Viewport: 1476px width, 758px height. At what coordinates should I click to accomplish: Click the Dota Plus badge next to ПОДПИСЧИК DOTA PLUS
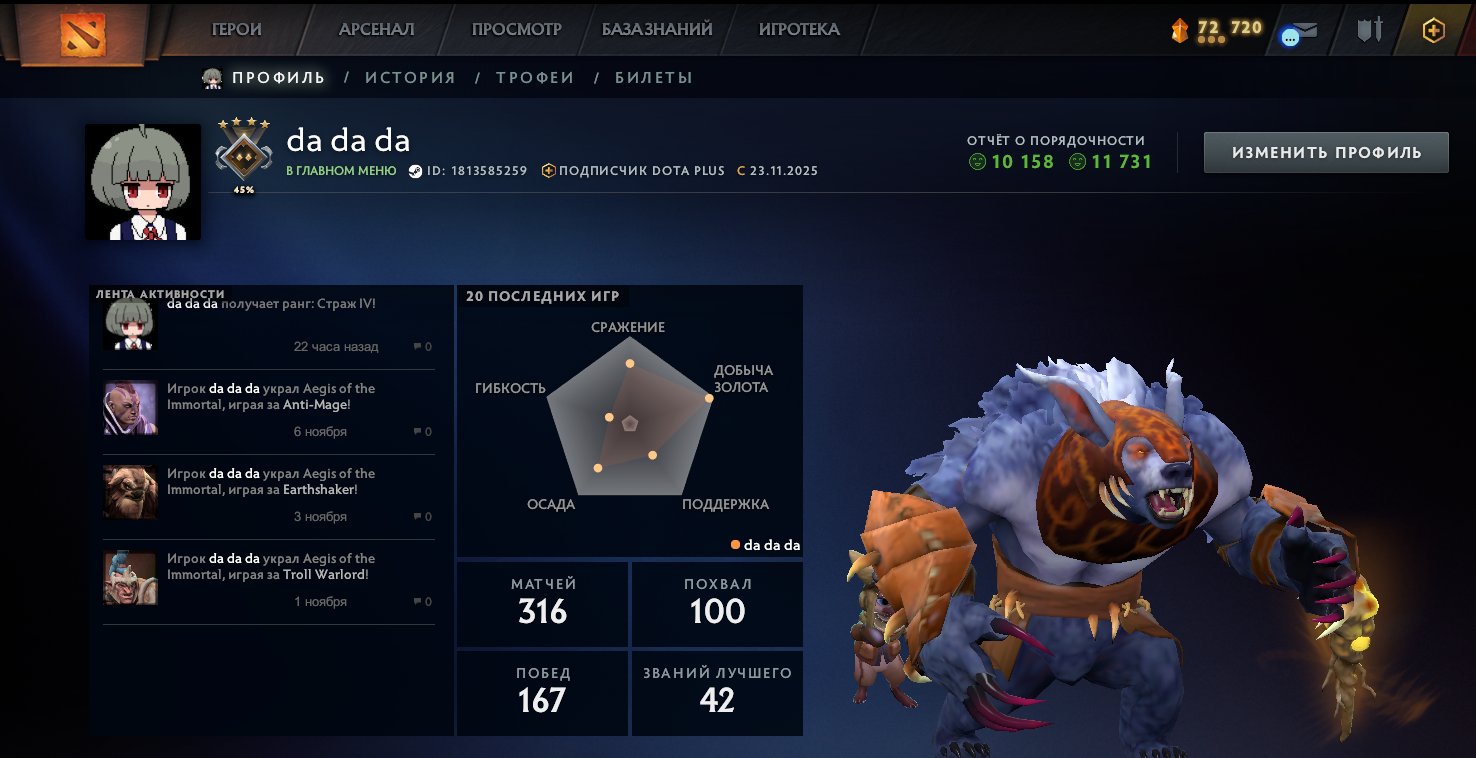548,170
